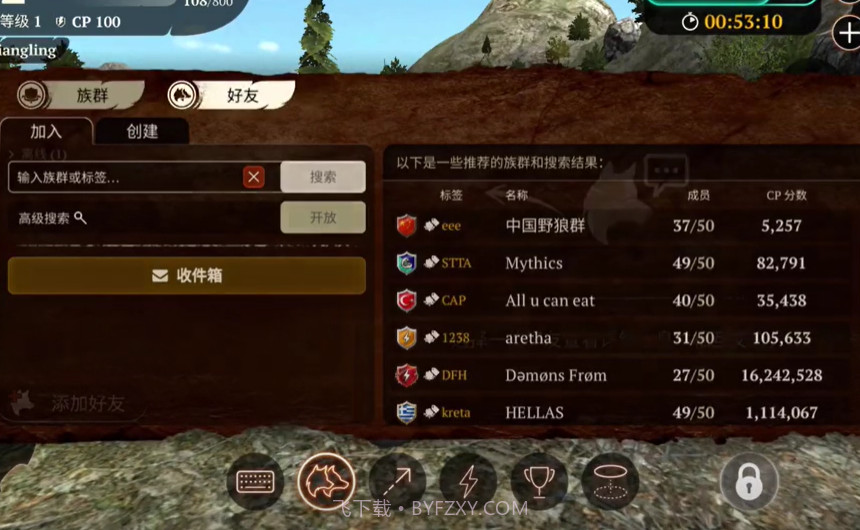Switch to the 创建 create tab
The height and width of the screenshot is (530, 860).
pyautogui.click(x=141, y=131)
